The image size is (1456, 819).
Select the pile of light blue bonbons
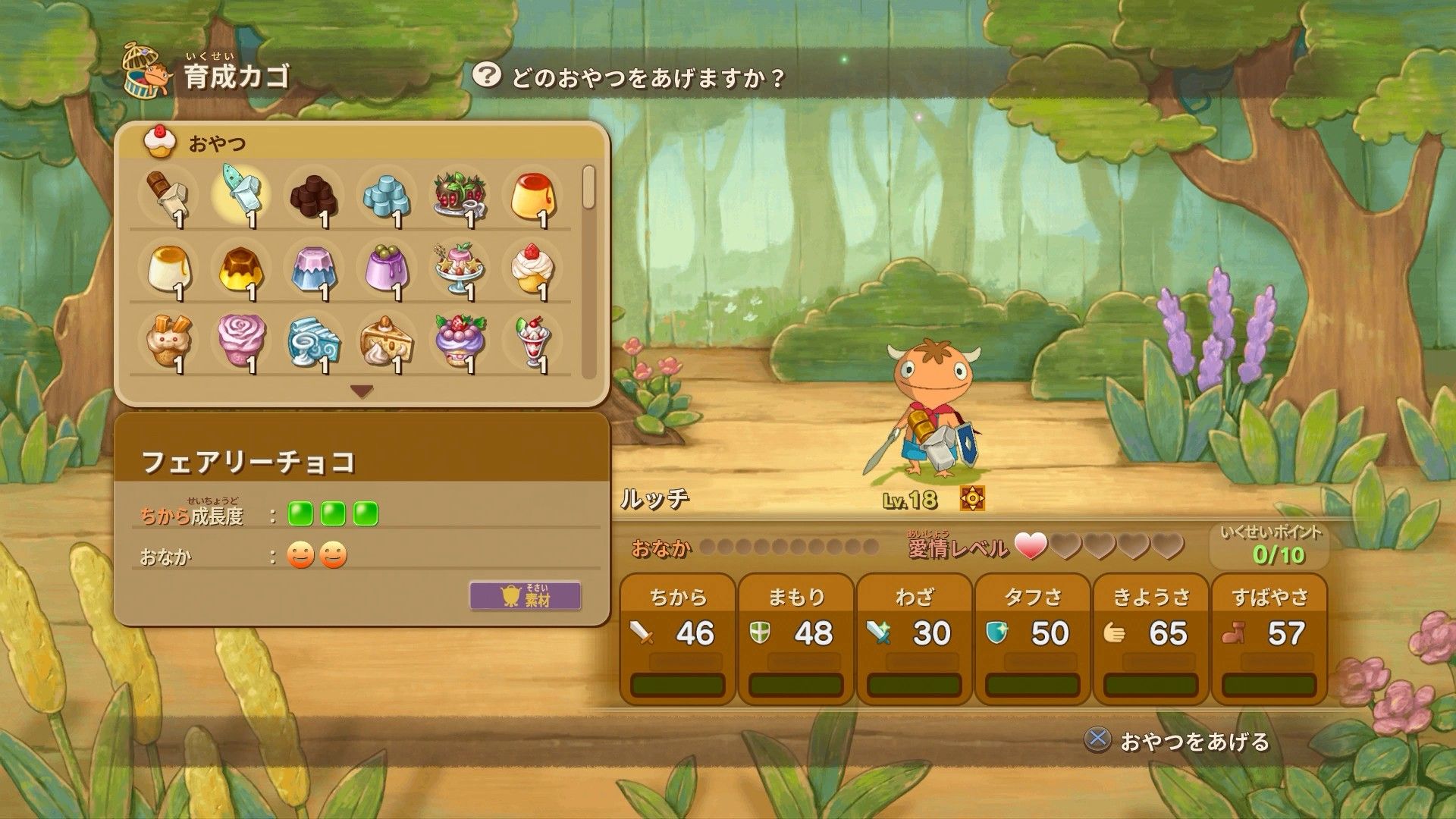386,195
